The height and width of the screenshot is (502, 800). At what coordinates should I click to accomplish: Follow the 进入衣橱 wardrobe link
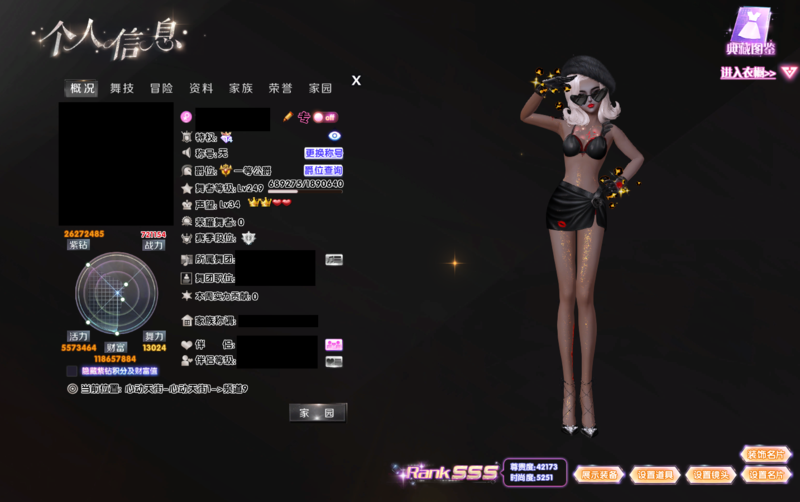pyautogui.click(x=758, y=73)
